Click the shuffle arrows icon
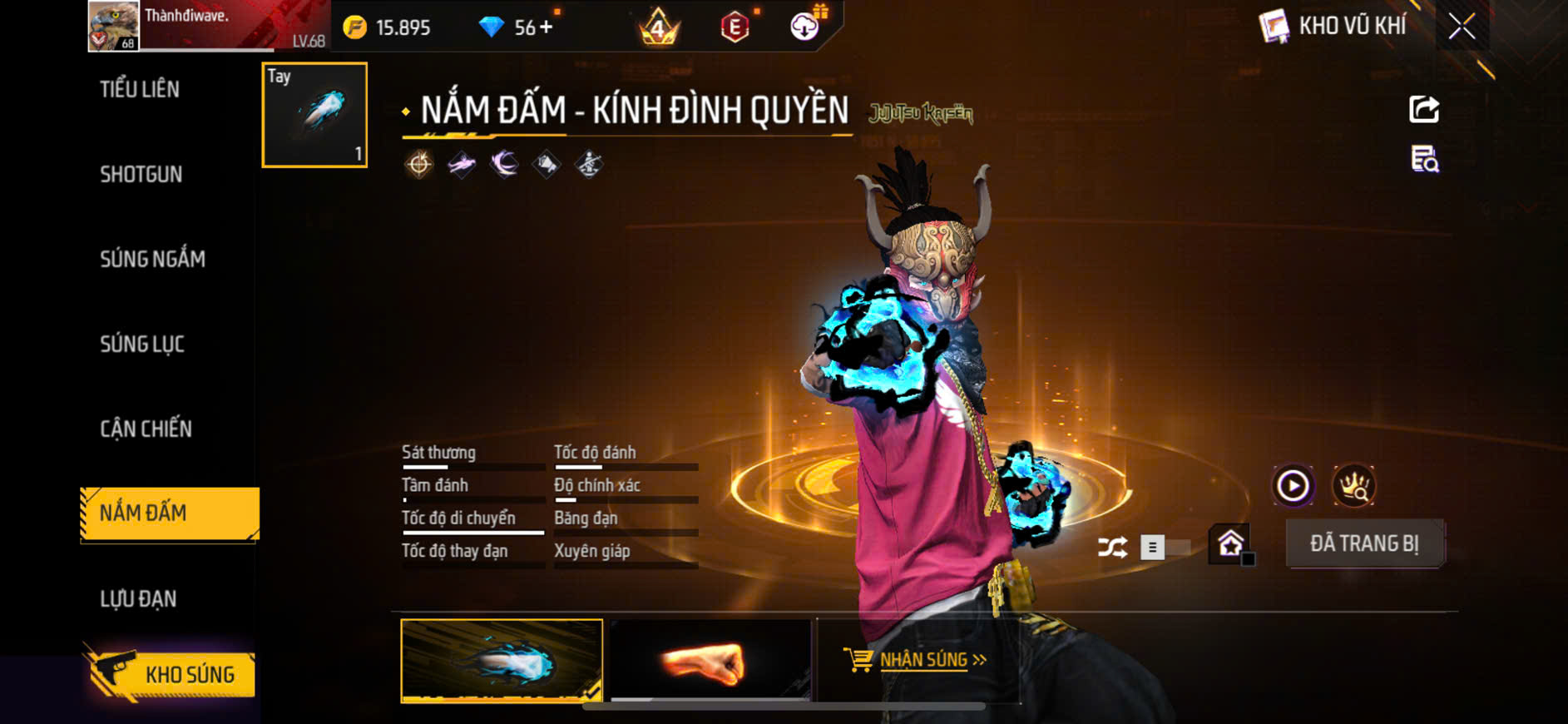 (1112, 548)
